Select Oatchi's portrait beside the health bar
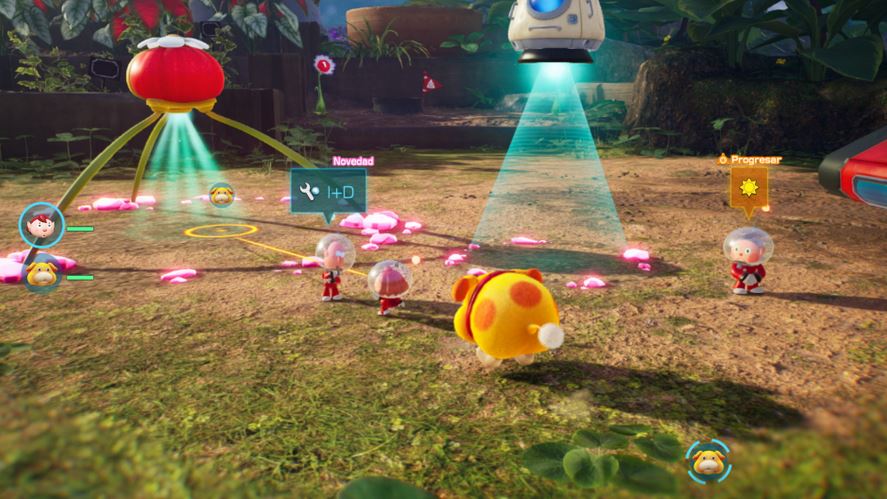The width and height of the screenshot is (887, 499). pos(42,271)
